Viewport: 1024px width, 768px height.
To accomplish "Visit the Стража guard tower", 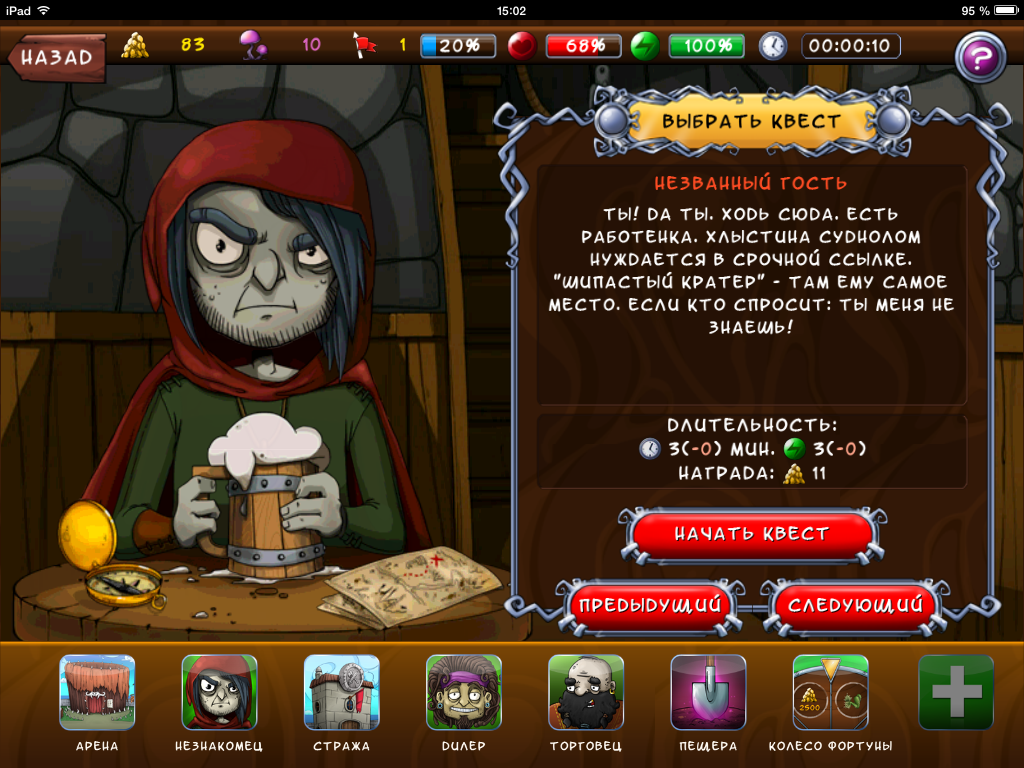I will click(x=341, y=693).
